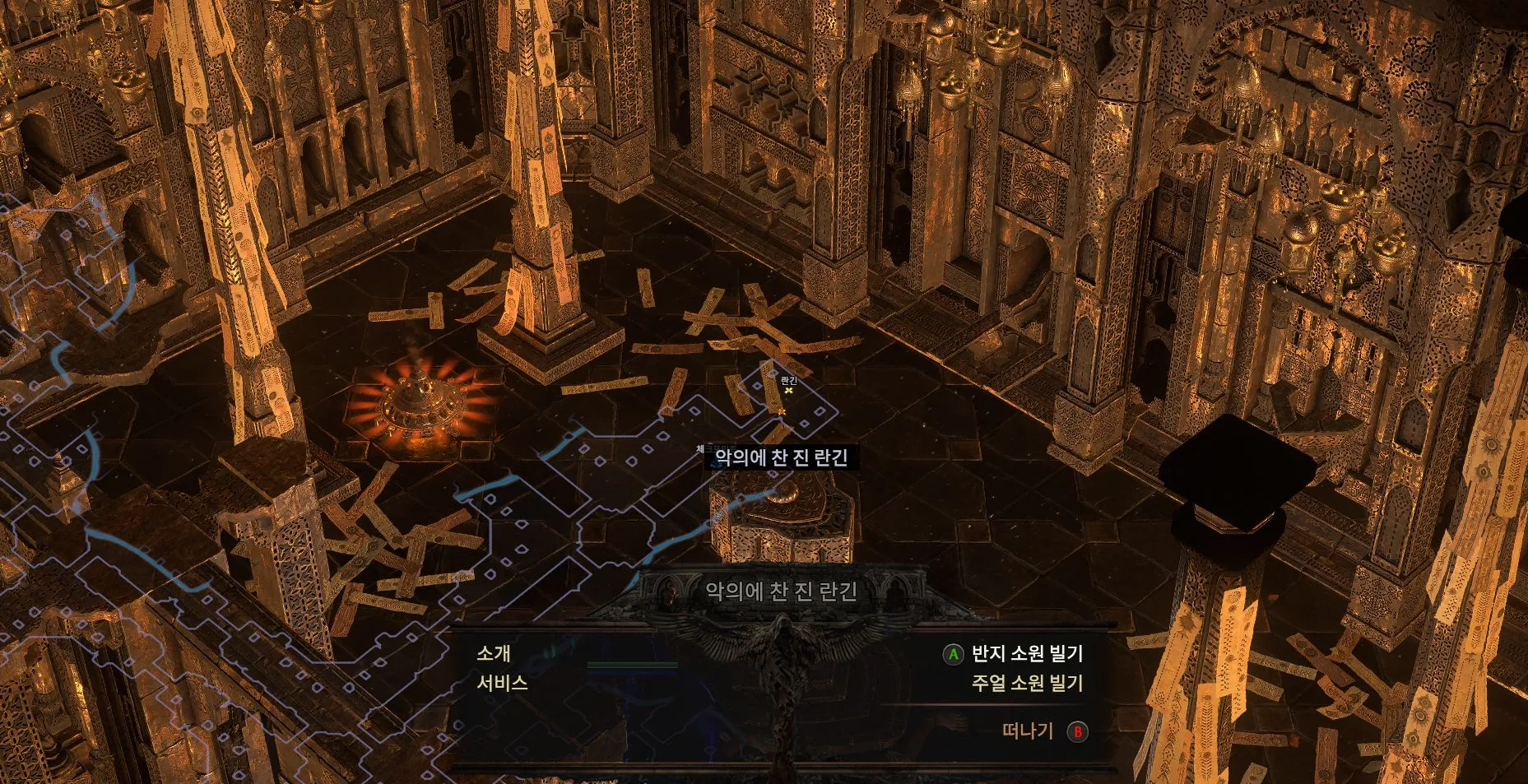
Task: Select the 소개 dialogue option
Action: point(494,654)
